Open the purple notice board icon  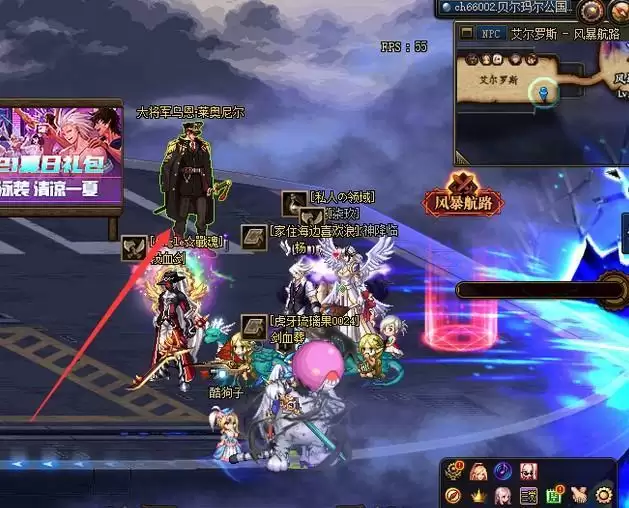528,494
